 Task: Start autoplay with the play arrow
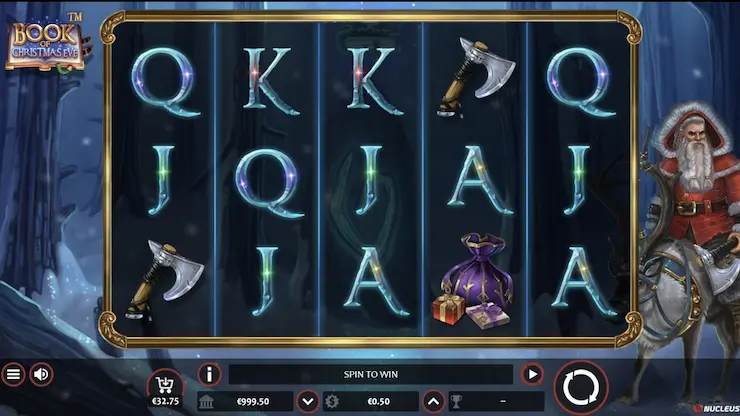coord(533,374)
